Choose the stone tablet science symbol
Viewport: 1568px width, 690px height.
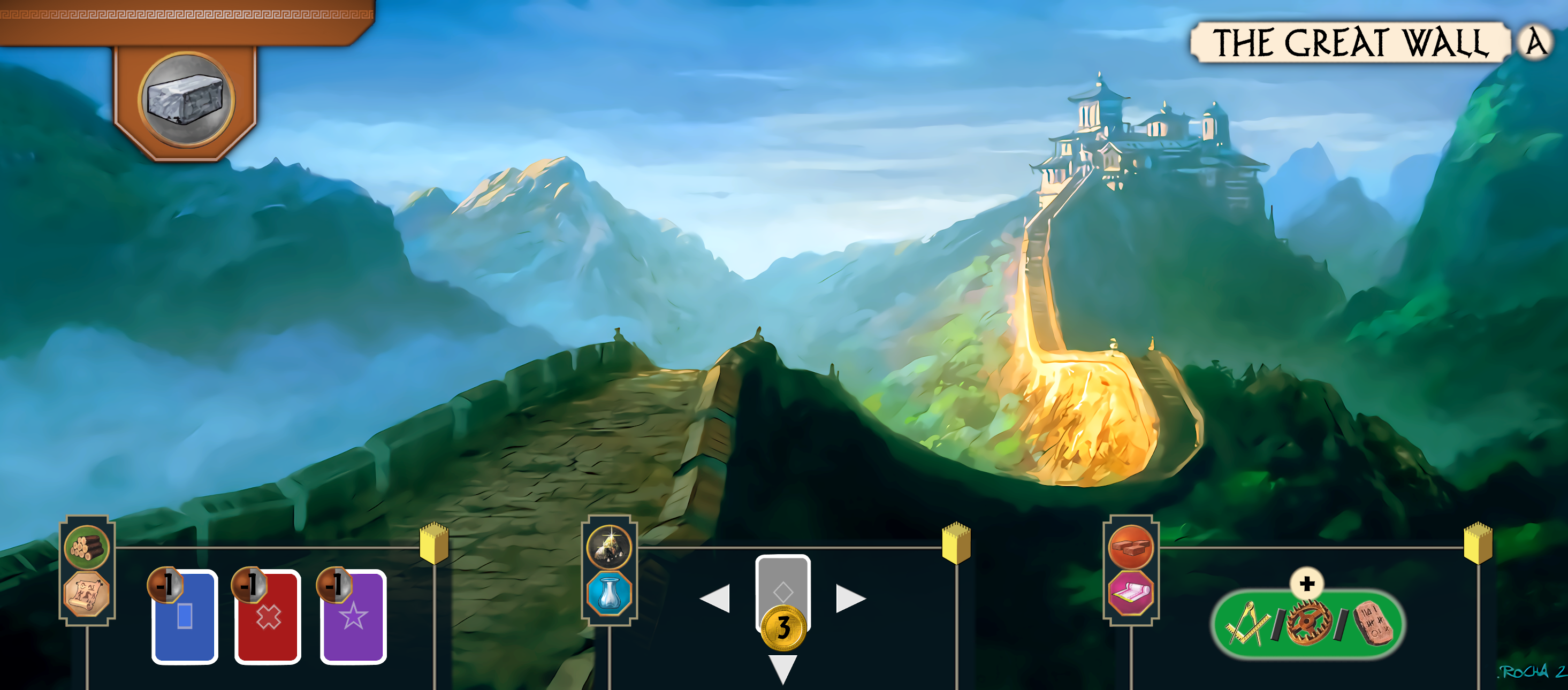coord(1373,624)
